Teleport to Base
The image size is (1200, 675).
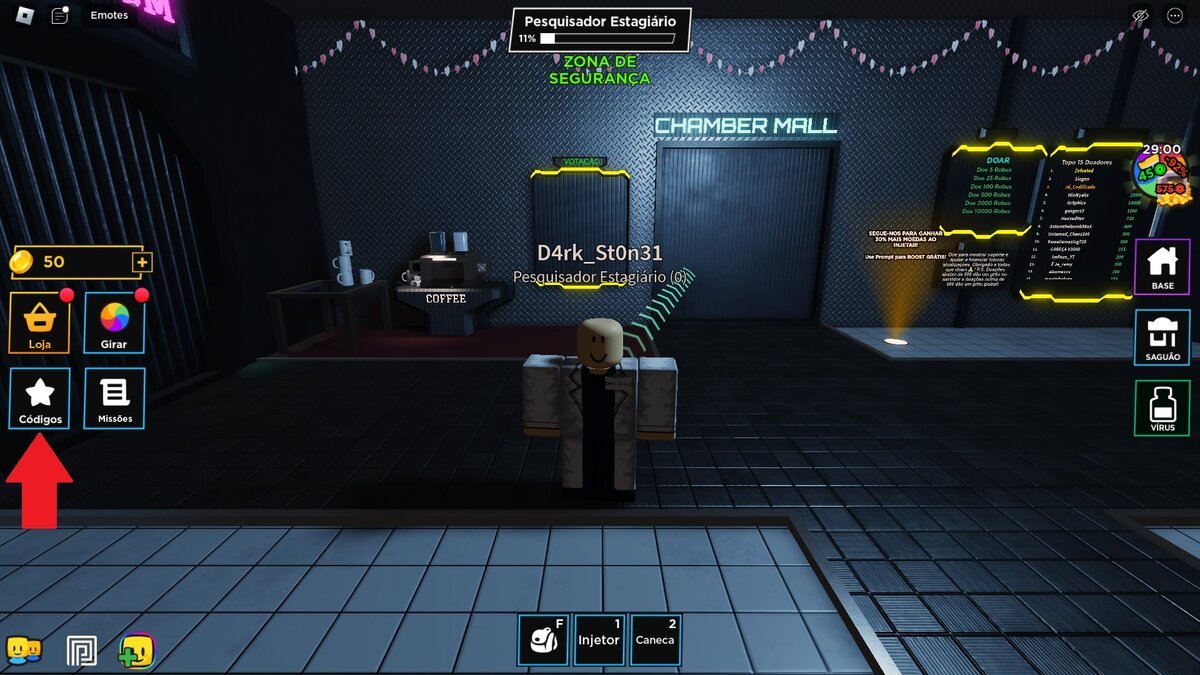point(1162,267)
